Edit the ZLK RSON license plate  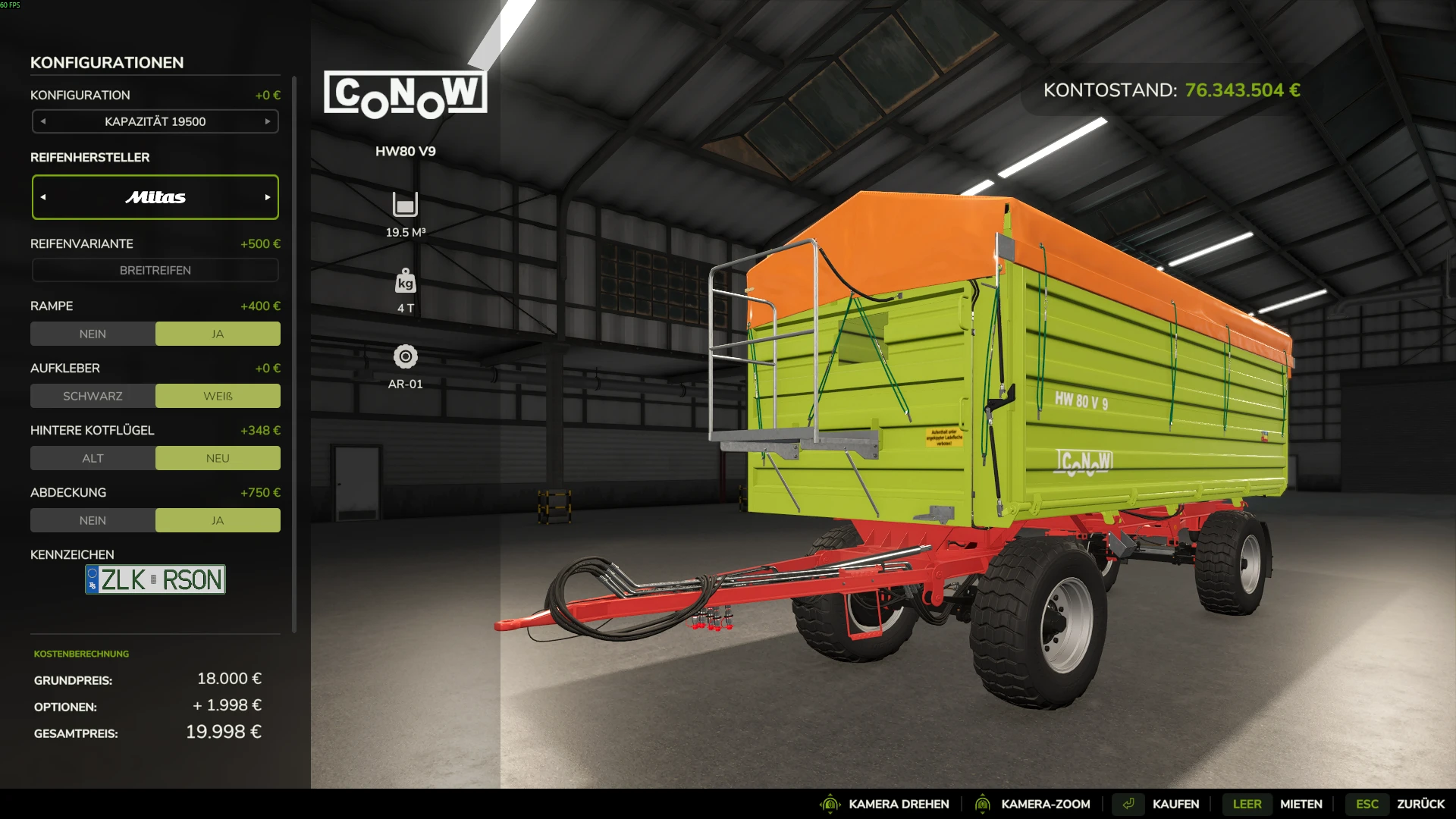coord(155,579)
